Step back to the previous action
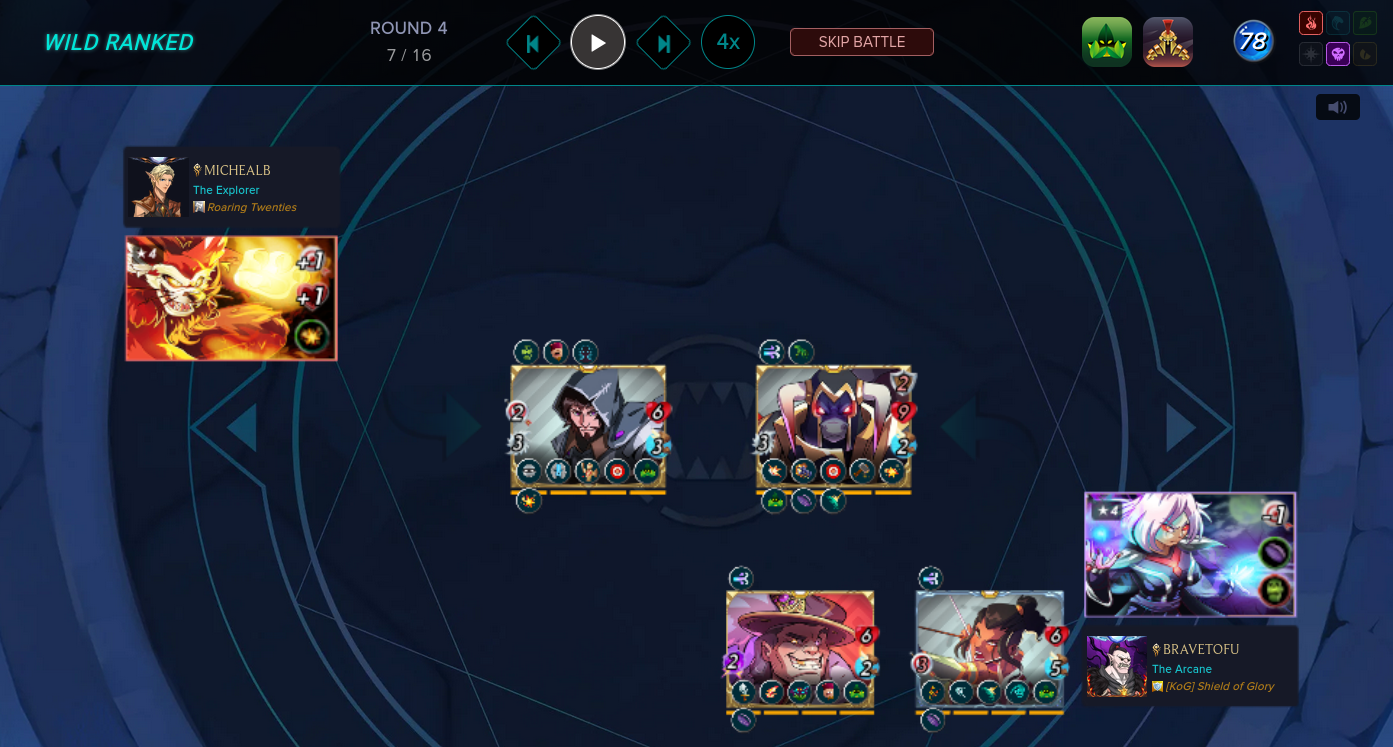This screenshot has height=747, width=1393. coord(533,43)
